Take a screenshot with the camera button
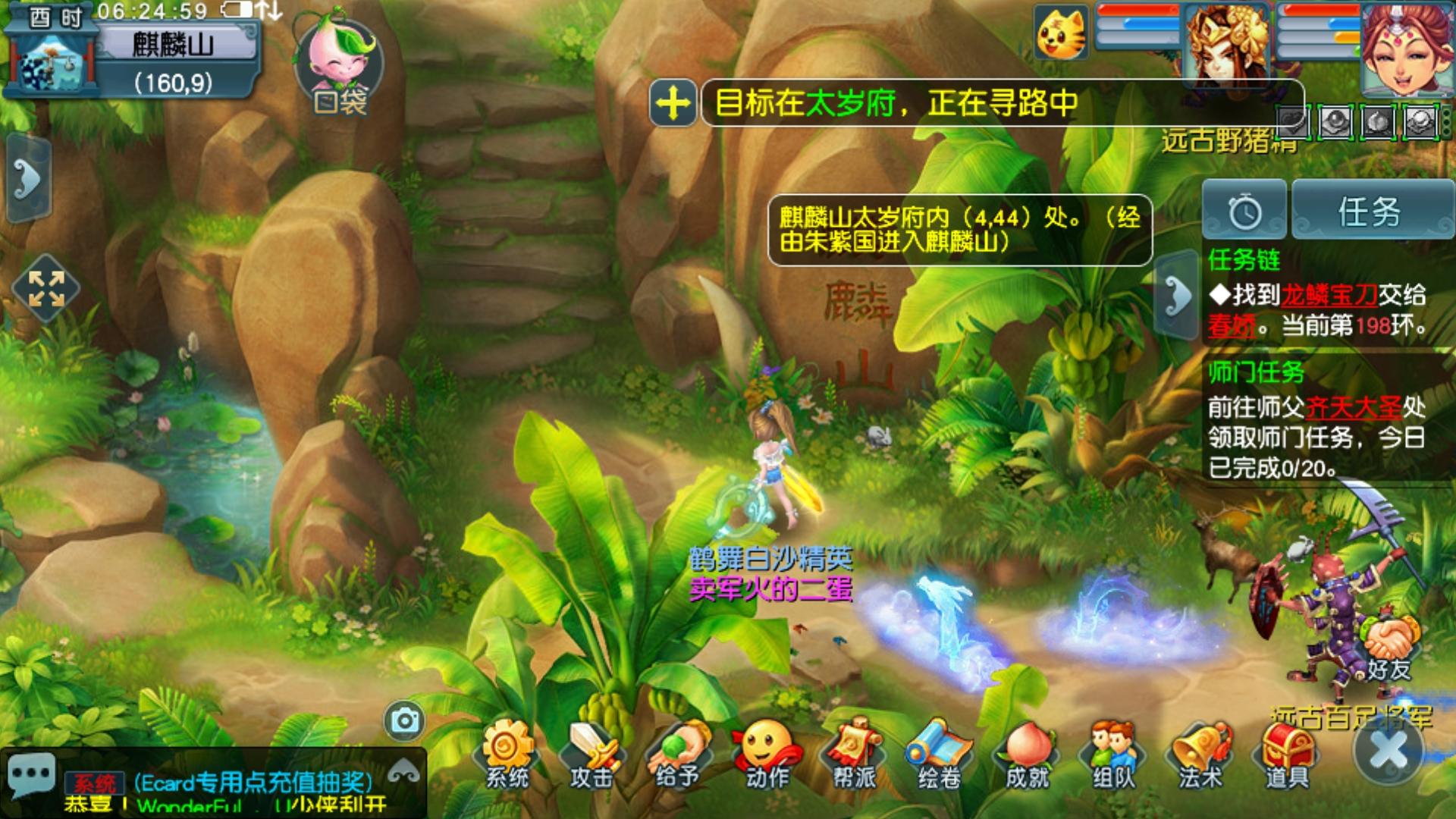Viewport: 1456px width, 819px height. point(404,720)
